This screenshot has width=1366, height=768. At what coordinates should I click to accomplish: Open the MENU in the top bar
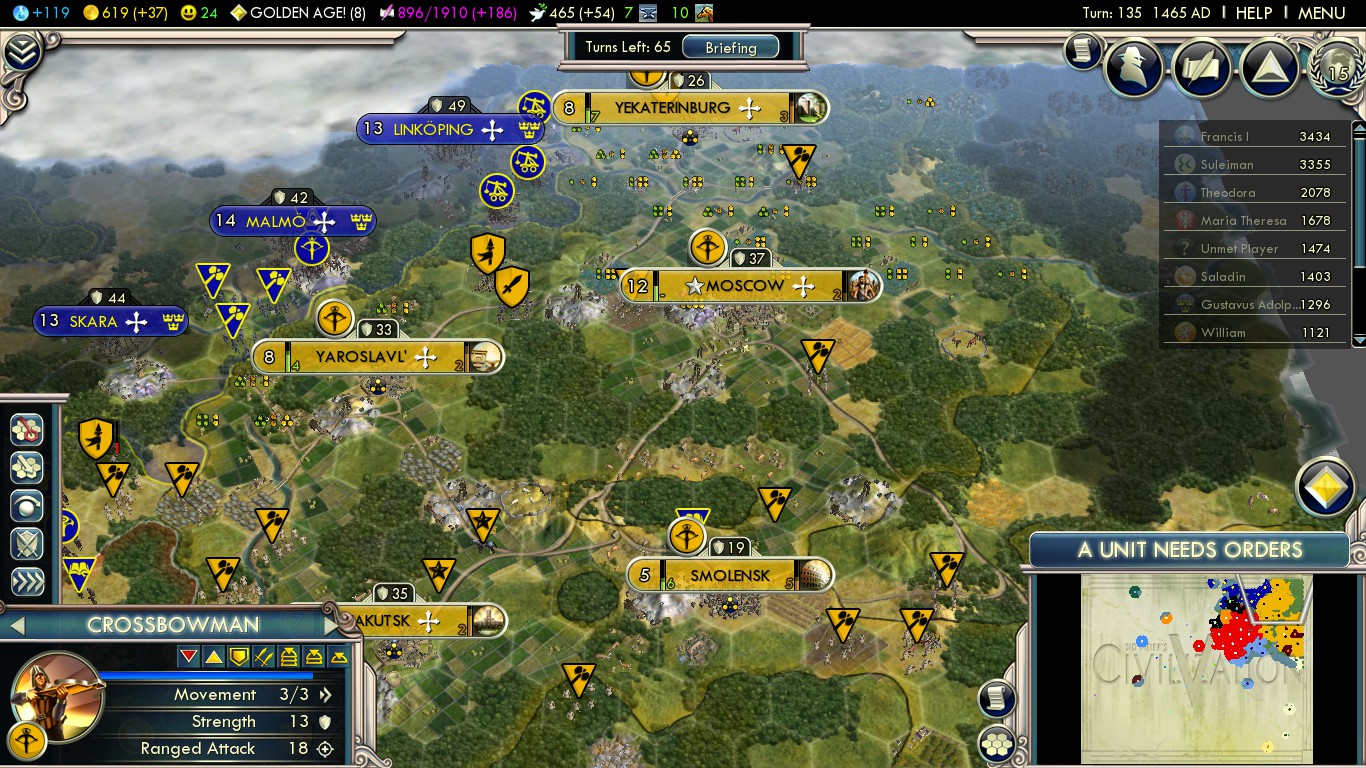(x=1321, y=13)
